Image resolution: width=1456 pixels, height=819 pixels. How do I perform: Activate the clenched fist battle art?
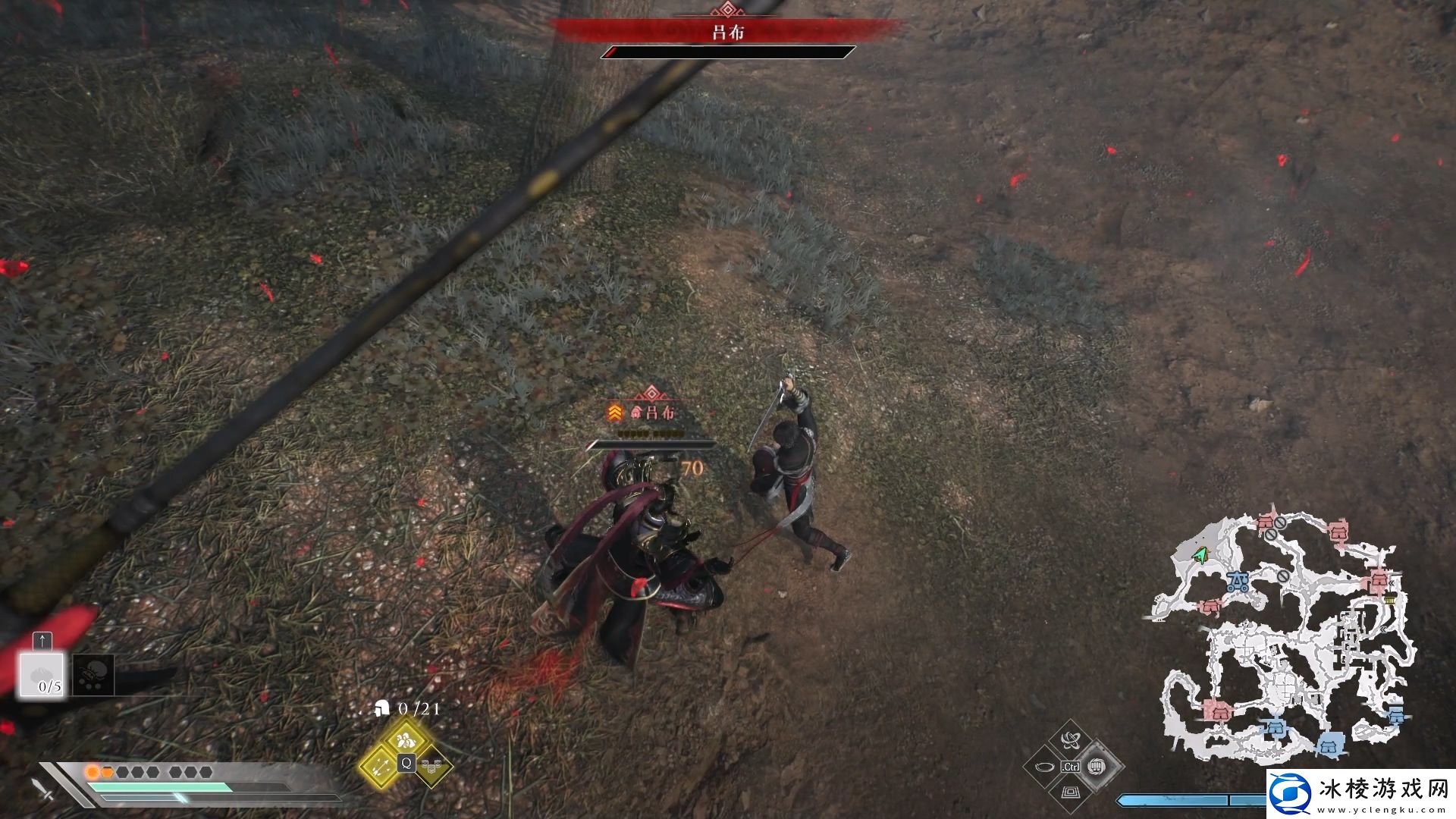(1096, 766)
